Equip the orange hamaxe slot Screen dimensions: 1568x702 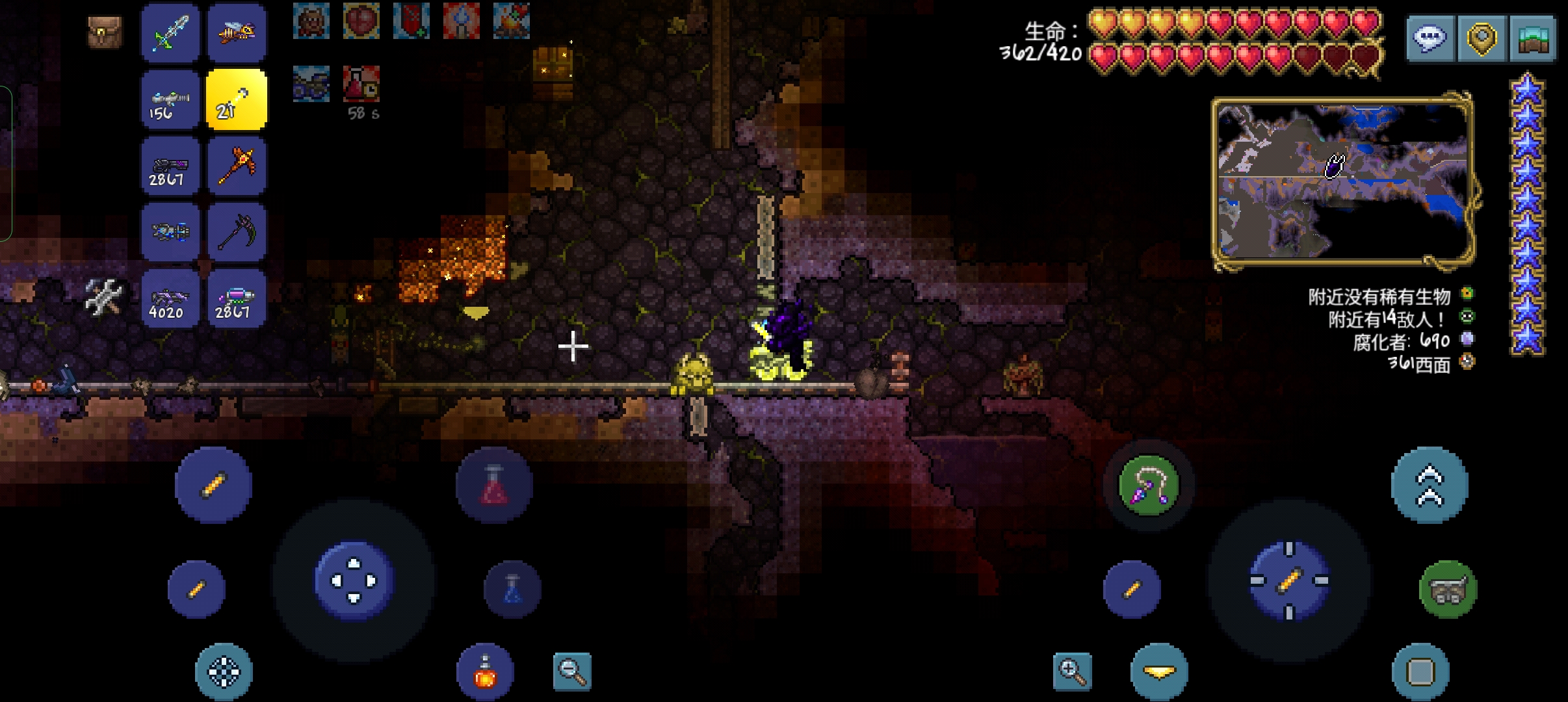pyautogui.click(x=237, y=166)
